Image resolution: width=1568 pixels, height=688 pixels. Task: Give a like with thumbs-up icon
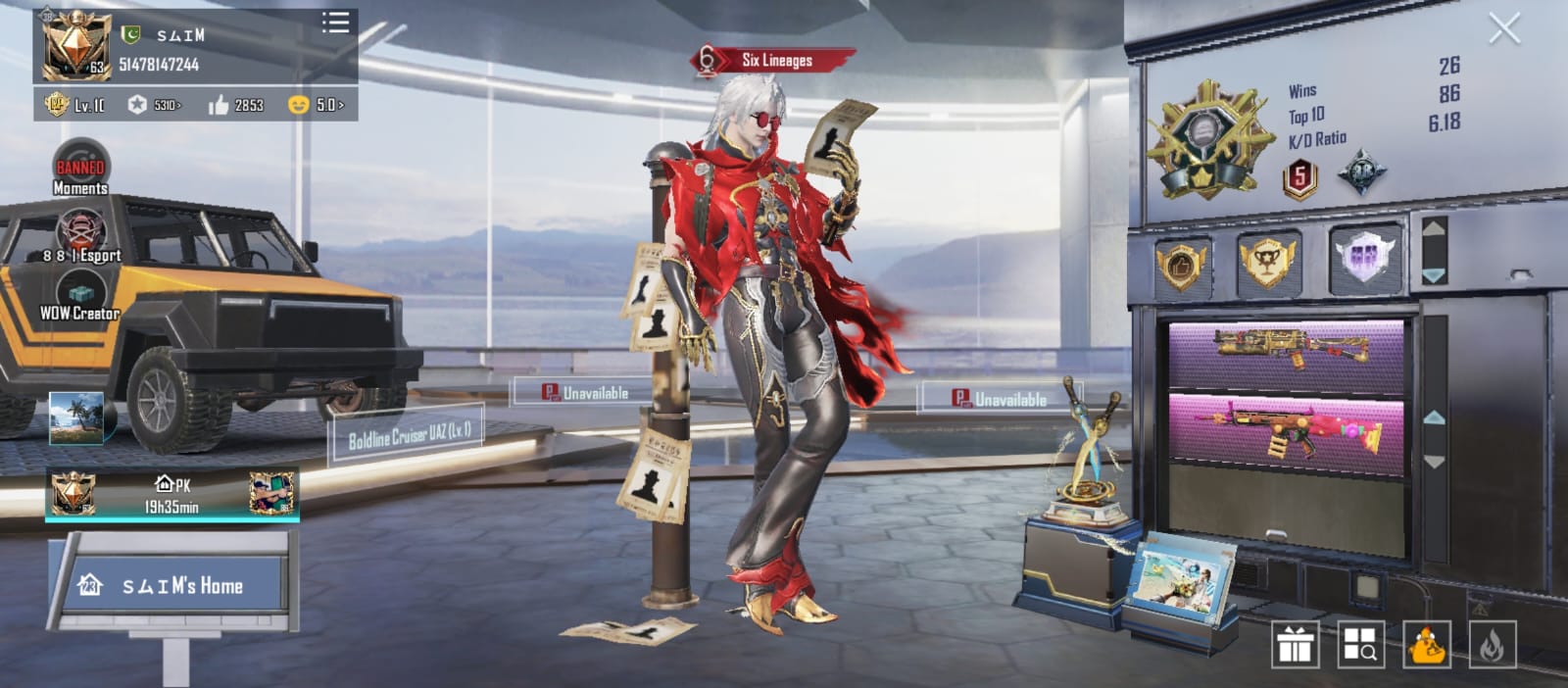219,105
